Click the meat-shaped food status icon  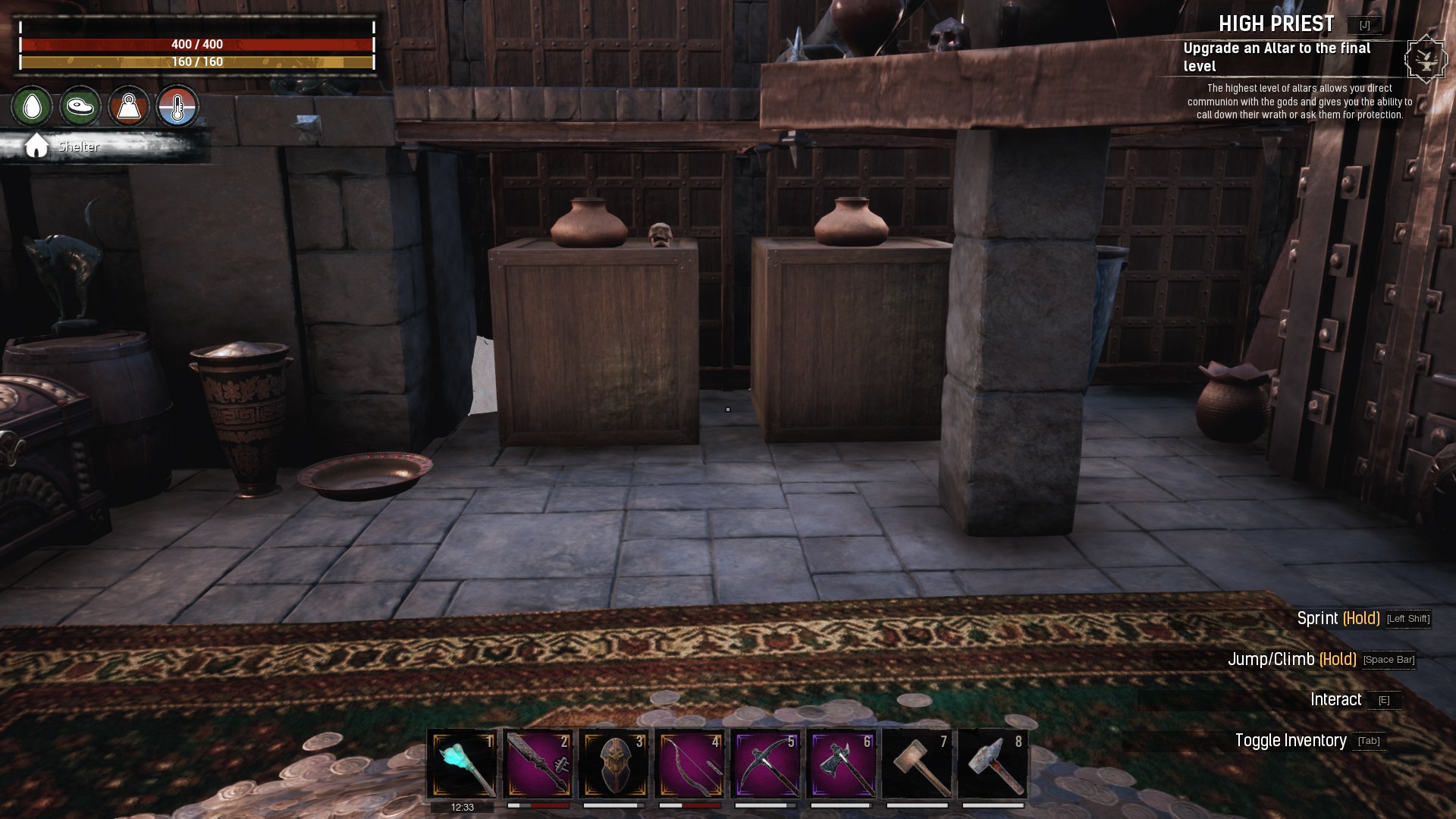pyautogui.click(x=80, y=106)
